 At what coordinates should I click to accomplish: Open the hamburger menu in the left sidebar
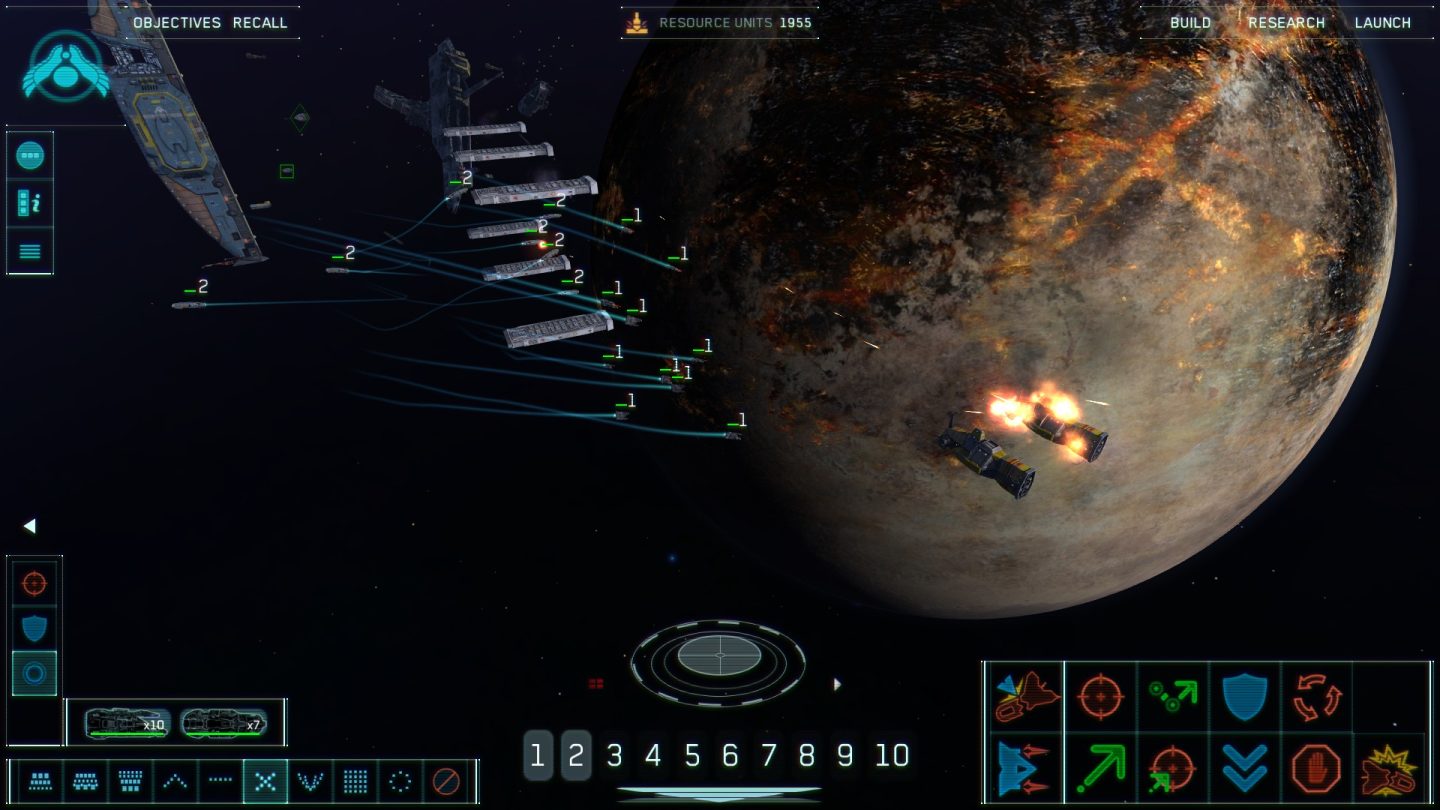[x=30, y=251]
